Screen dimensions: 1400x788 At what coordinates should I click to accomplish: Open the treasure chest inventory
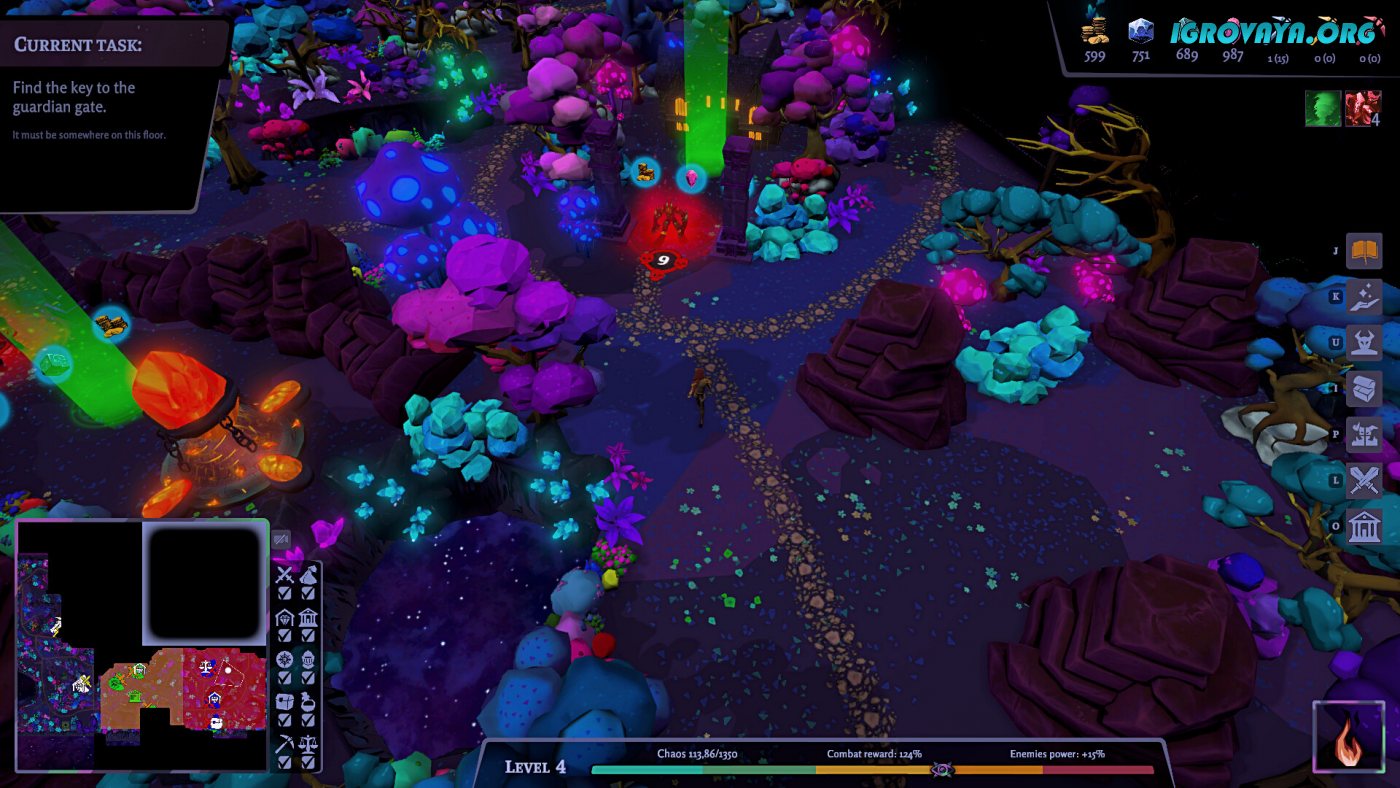(x=1364, y=388)
